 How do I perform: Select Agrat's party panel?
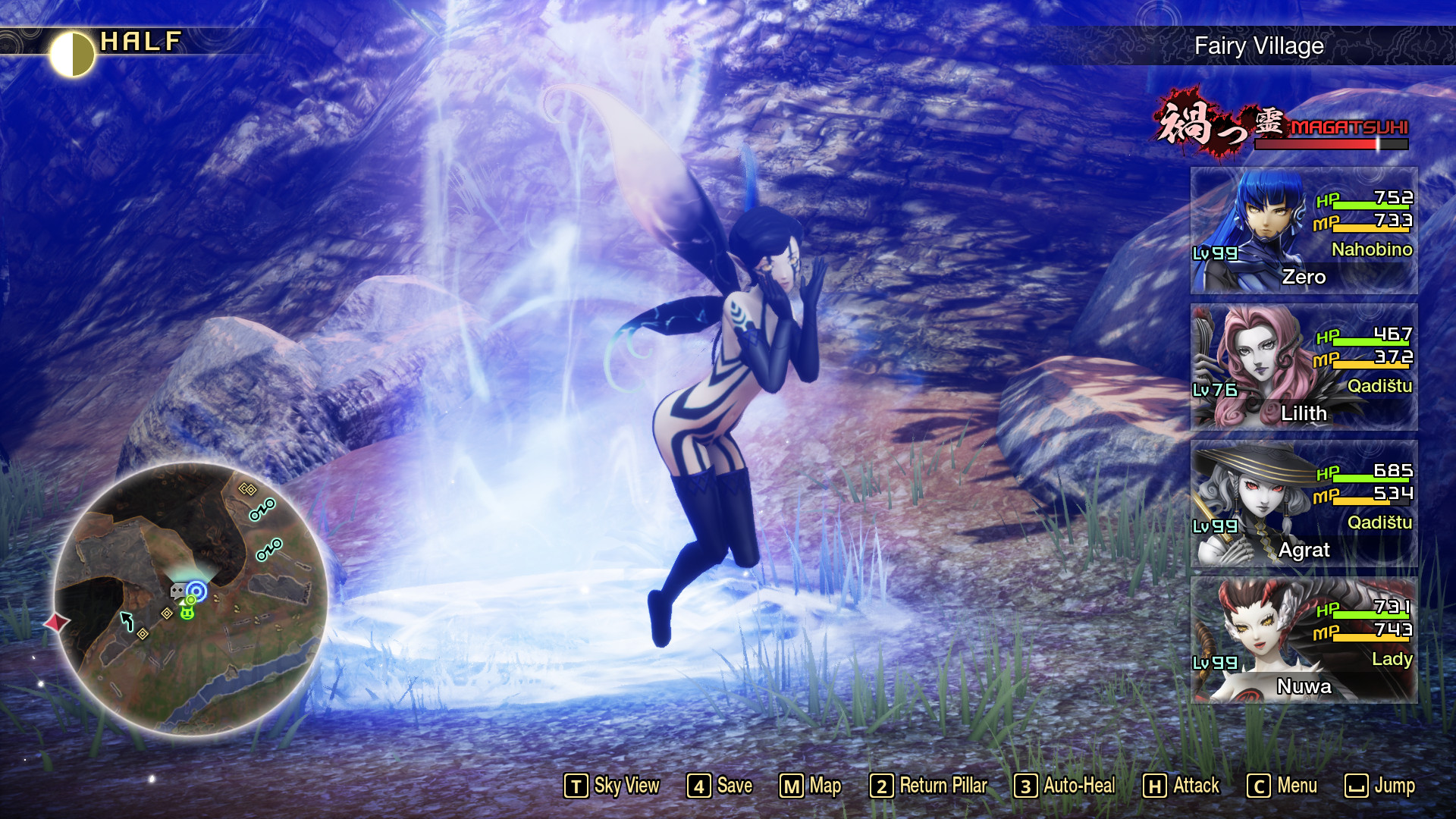click(1304, 503)
